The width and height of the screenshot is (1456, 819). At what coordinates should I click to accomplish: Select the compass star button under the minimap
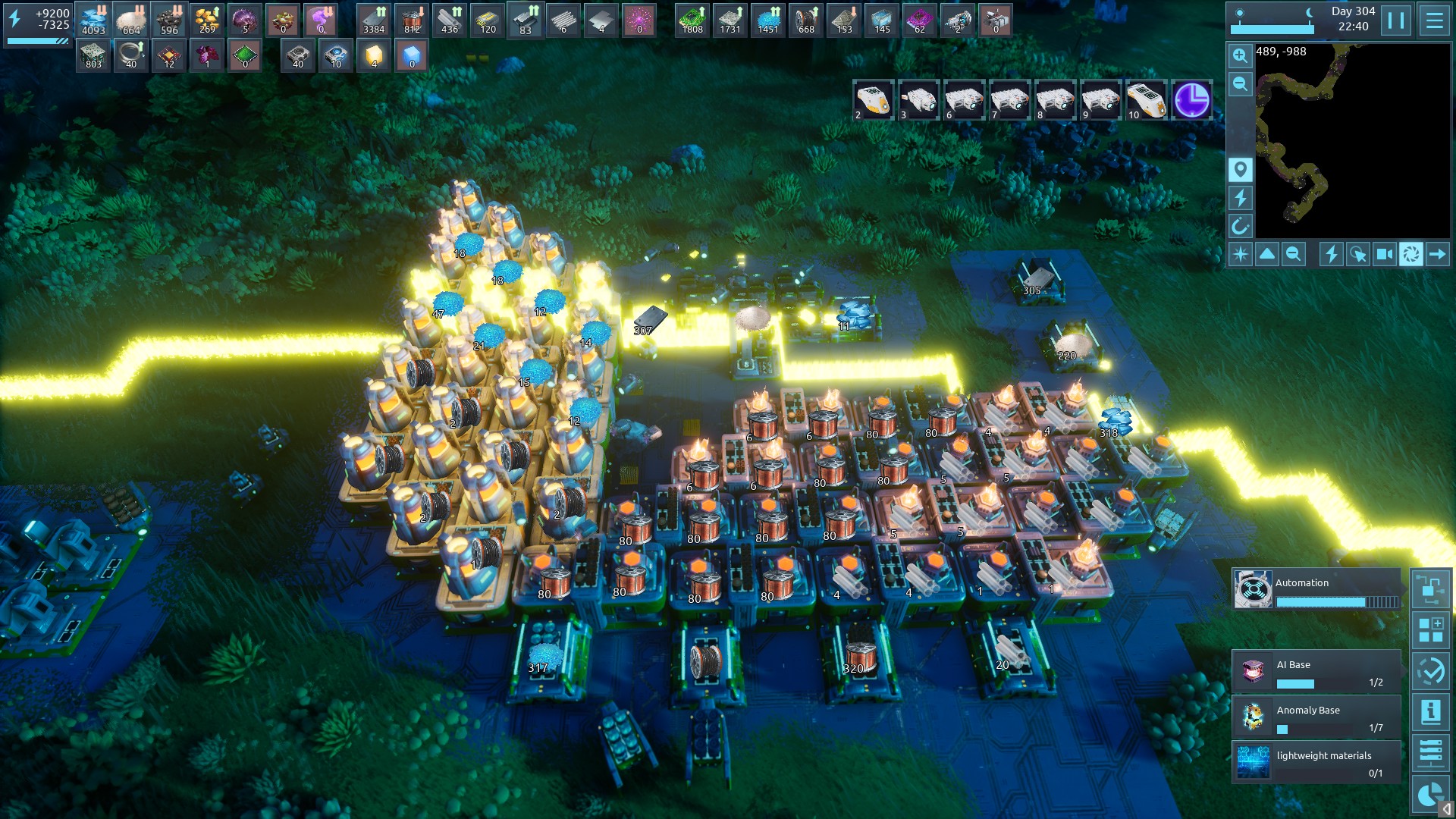(x=1241, y=255)
